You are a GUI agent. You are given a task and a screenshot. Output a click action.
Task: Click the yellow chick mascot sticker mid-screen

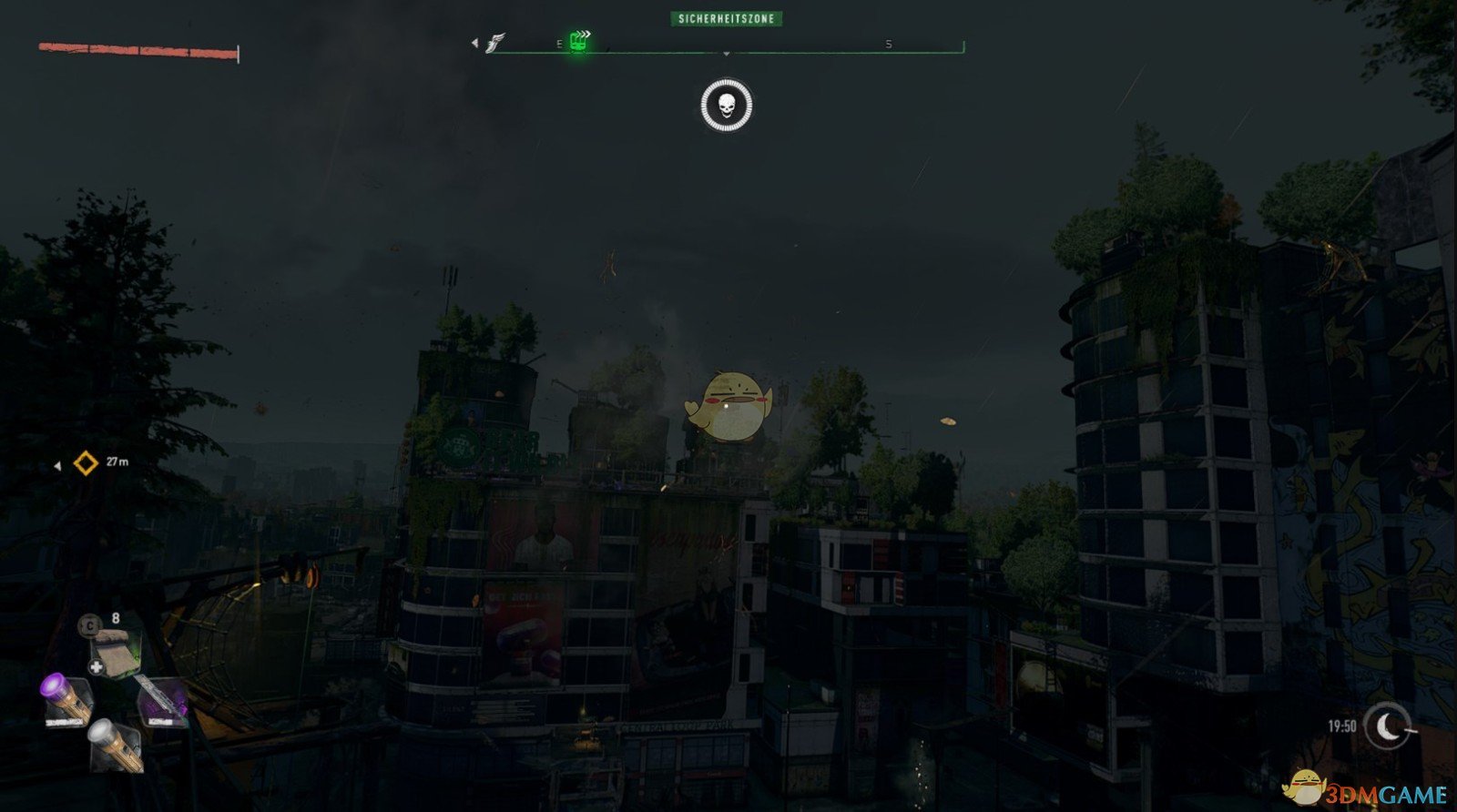point(728,405)
